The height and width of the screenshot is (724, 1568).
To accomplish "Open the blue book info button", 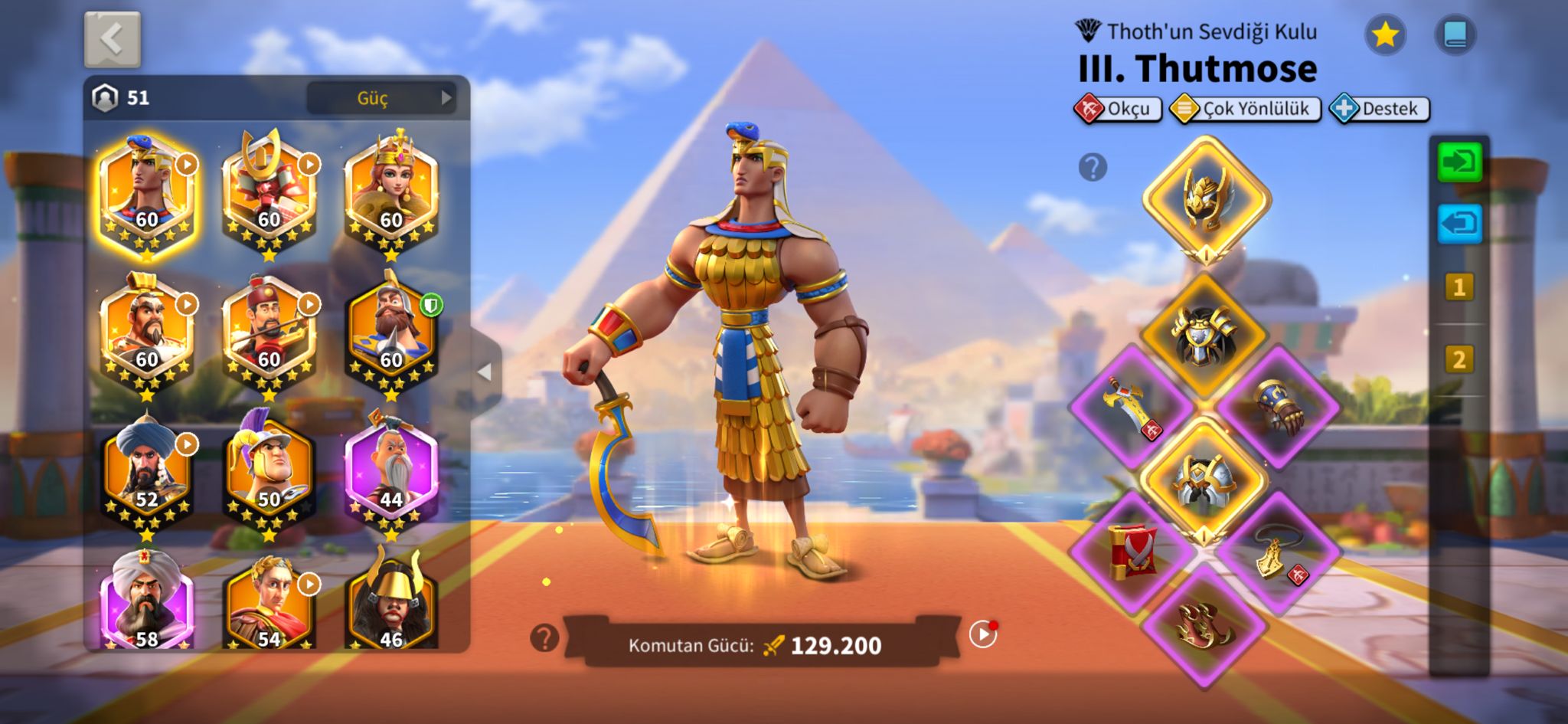I will click(1455, 35).
